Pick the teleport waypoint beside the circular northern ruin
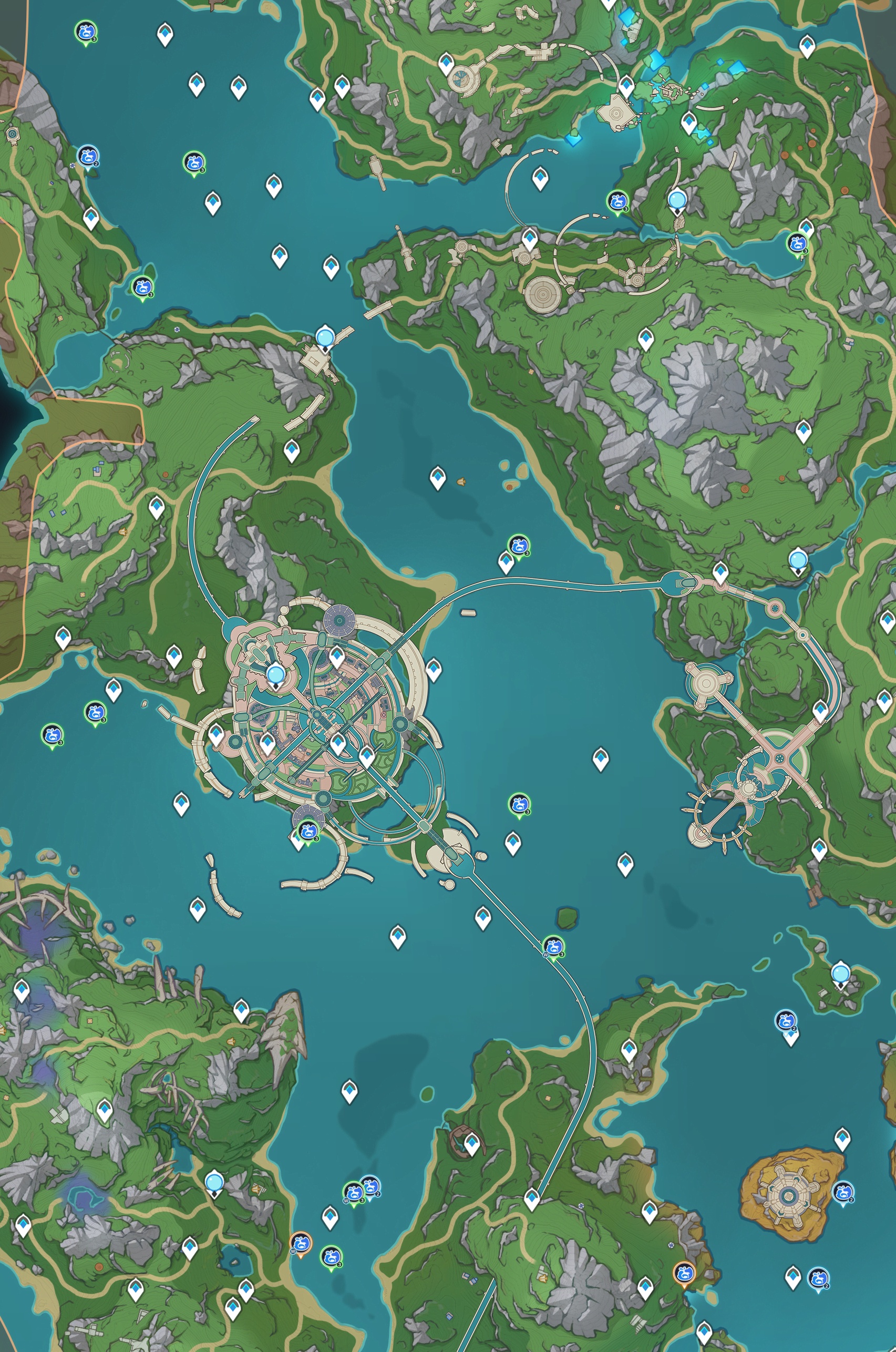Screen dimensions: 896x1352 point(446,63)
